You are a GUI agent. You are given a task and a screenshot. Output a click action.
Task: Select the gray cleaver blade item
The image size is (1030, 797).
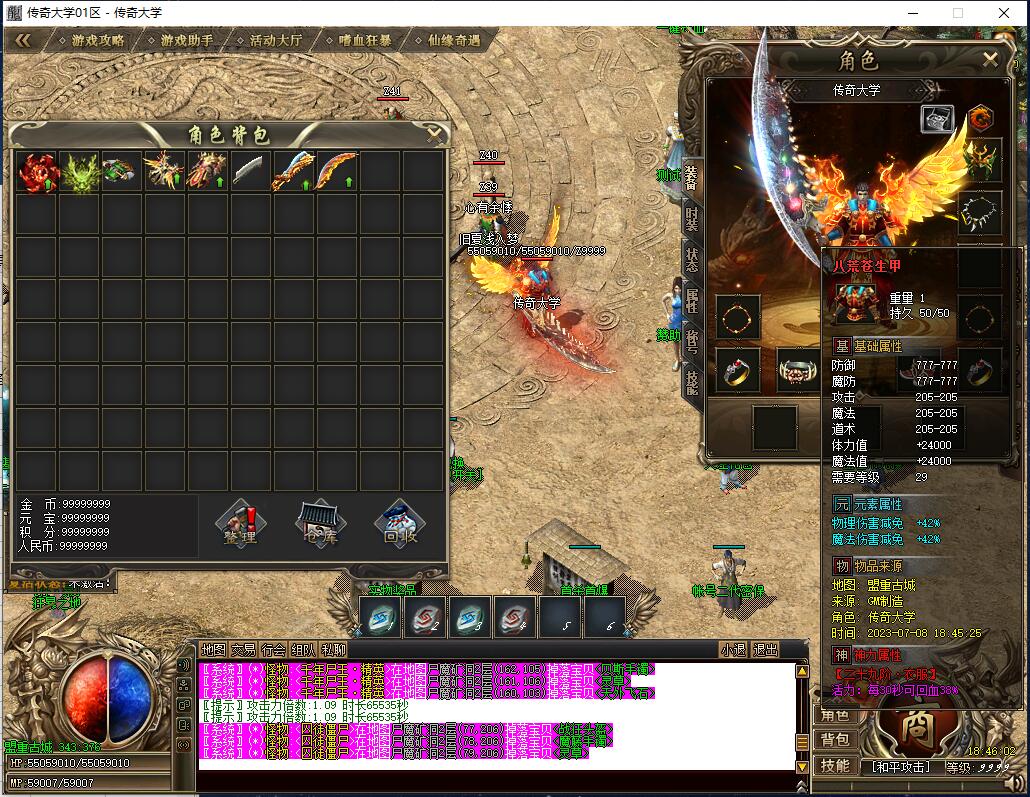point(251,172)
